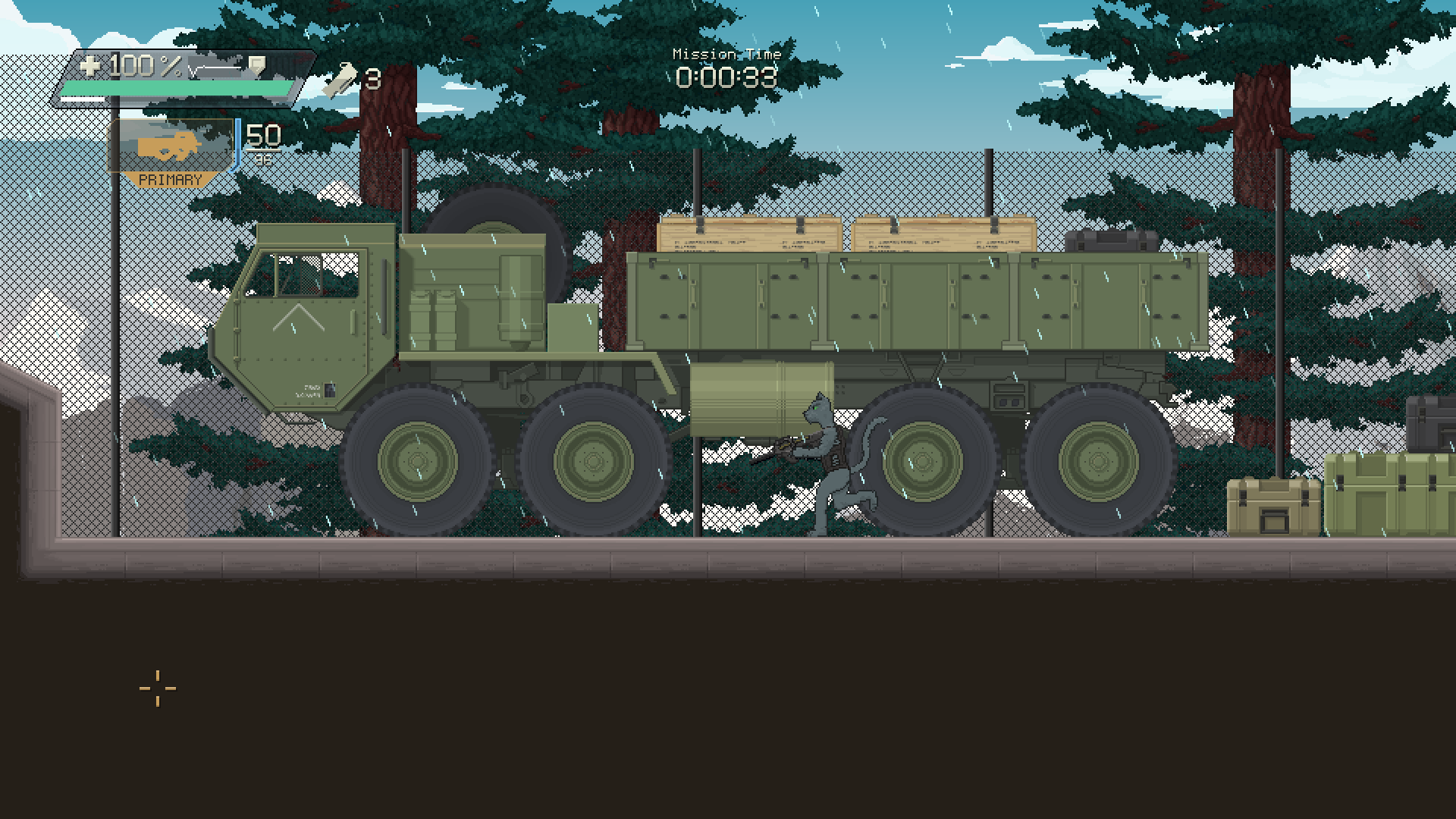This screenshot has height=819, width=1456.
Task: Click the Mission Time label
Action: point(726,54)
